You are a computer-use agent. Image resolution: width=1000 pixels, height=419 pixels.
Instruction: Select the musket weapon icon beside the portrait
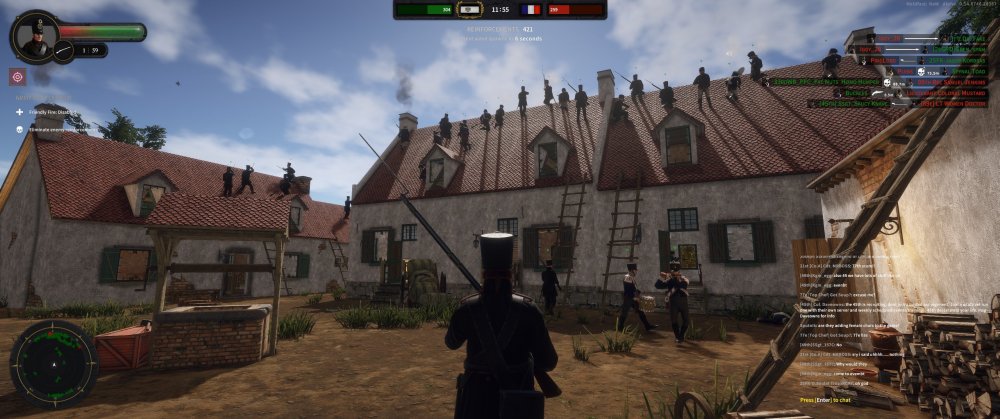[64, 48]
